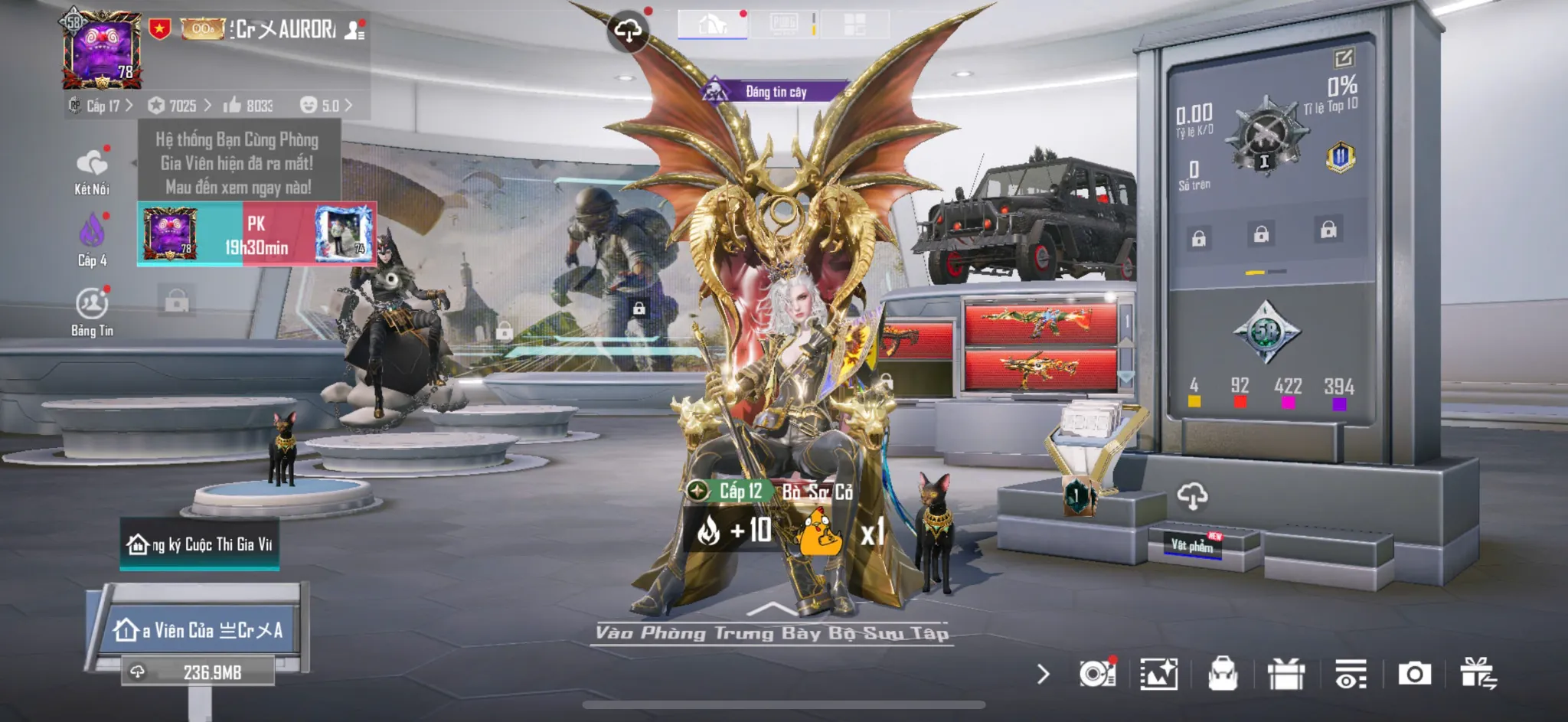
Task: Open the PK 19h30min match banner
Action: [256, 234]
